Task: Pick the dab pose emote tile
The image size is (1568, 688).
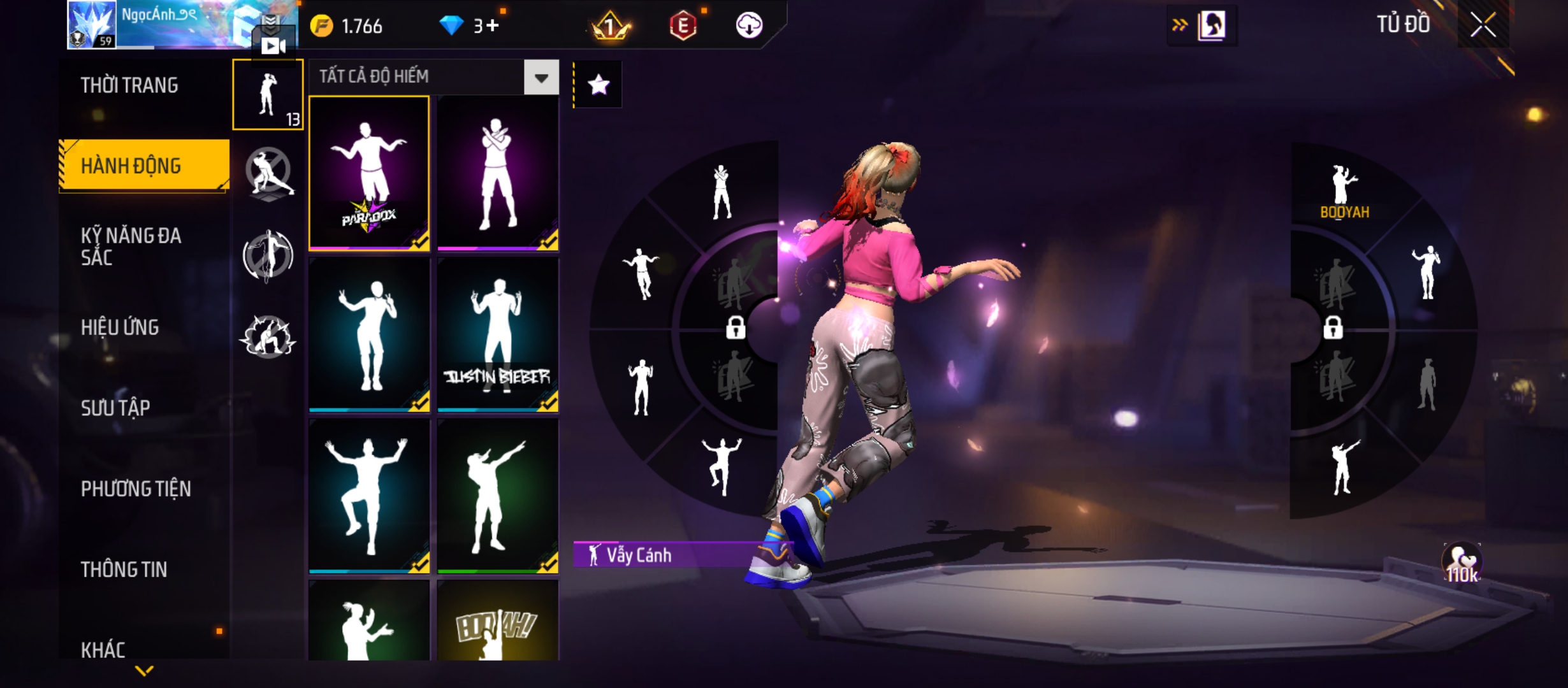Action: tap(498, 496)
